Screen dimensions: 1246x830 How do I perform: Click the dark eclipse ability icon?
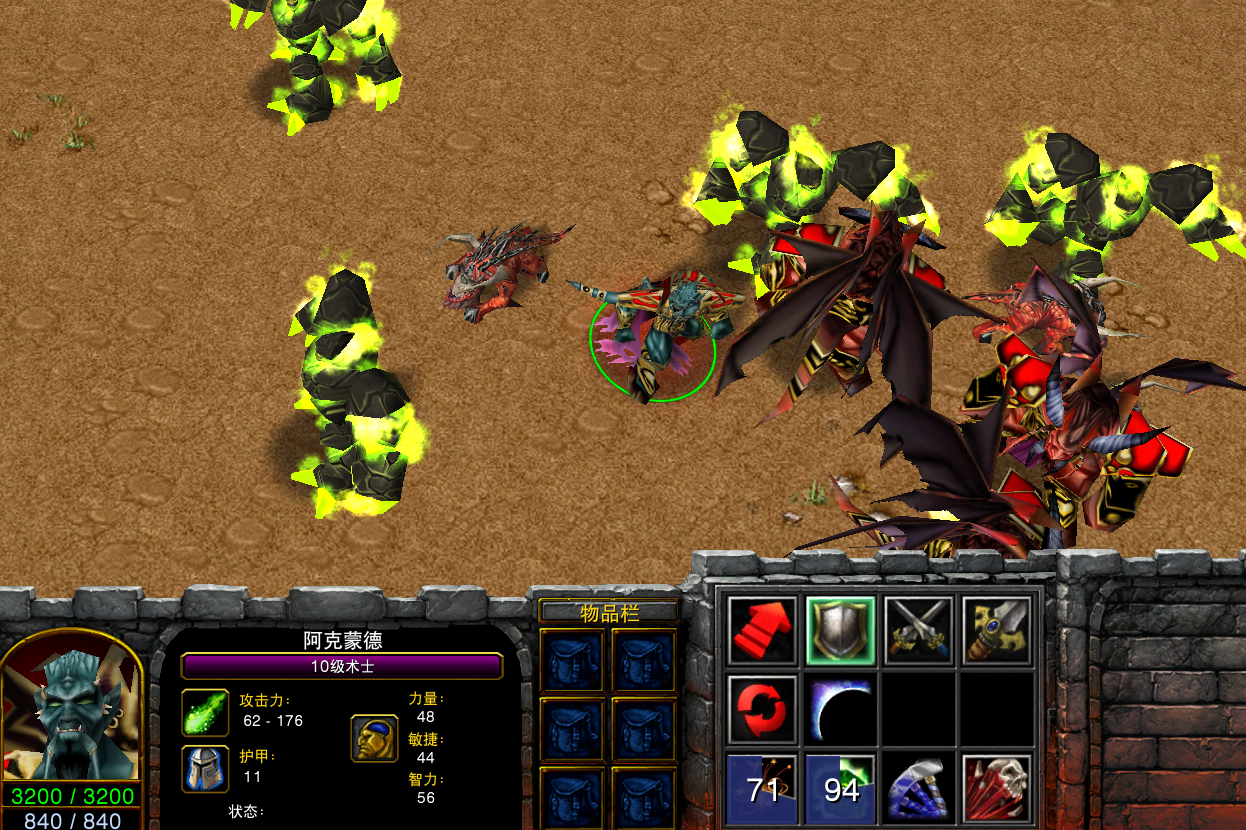coord(841,709)
